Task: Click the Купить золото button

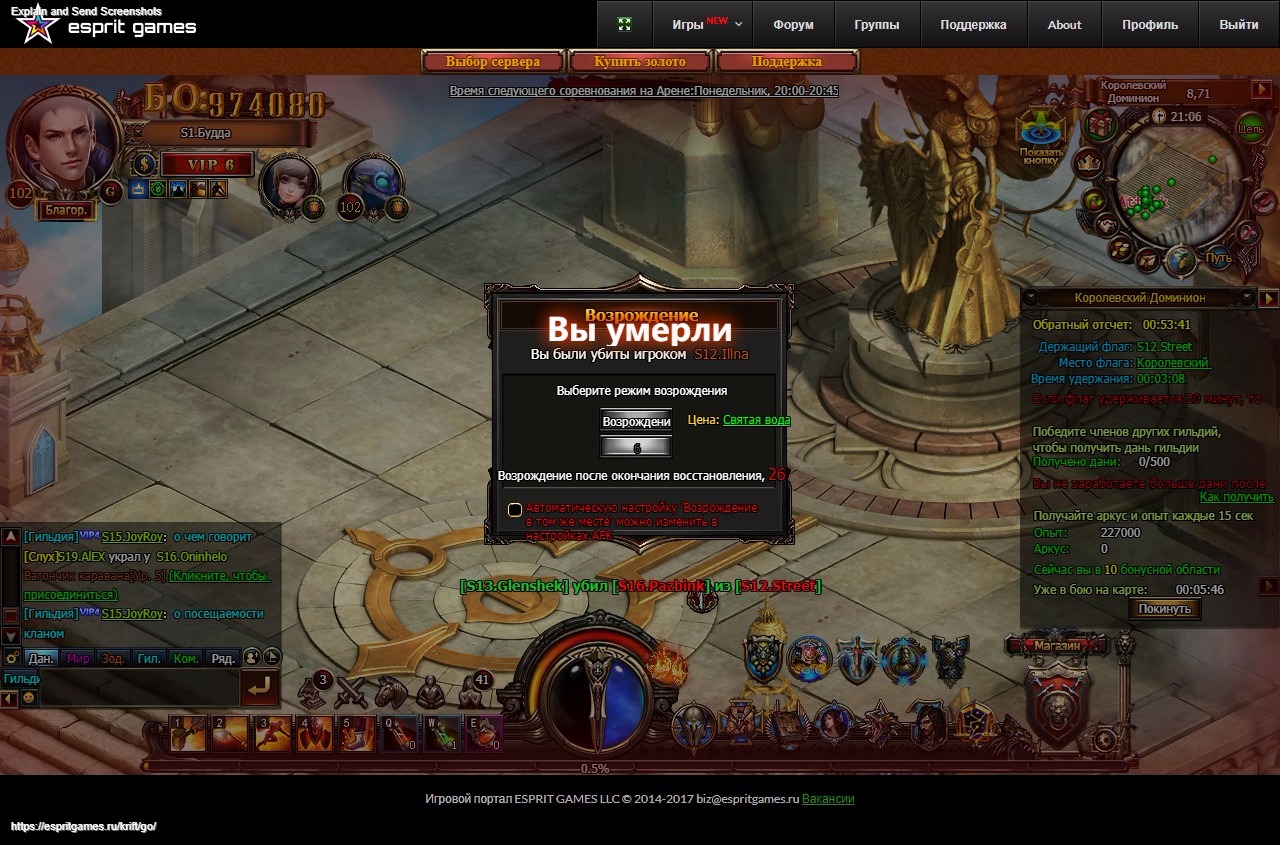Action: click(x=640, y=62)
